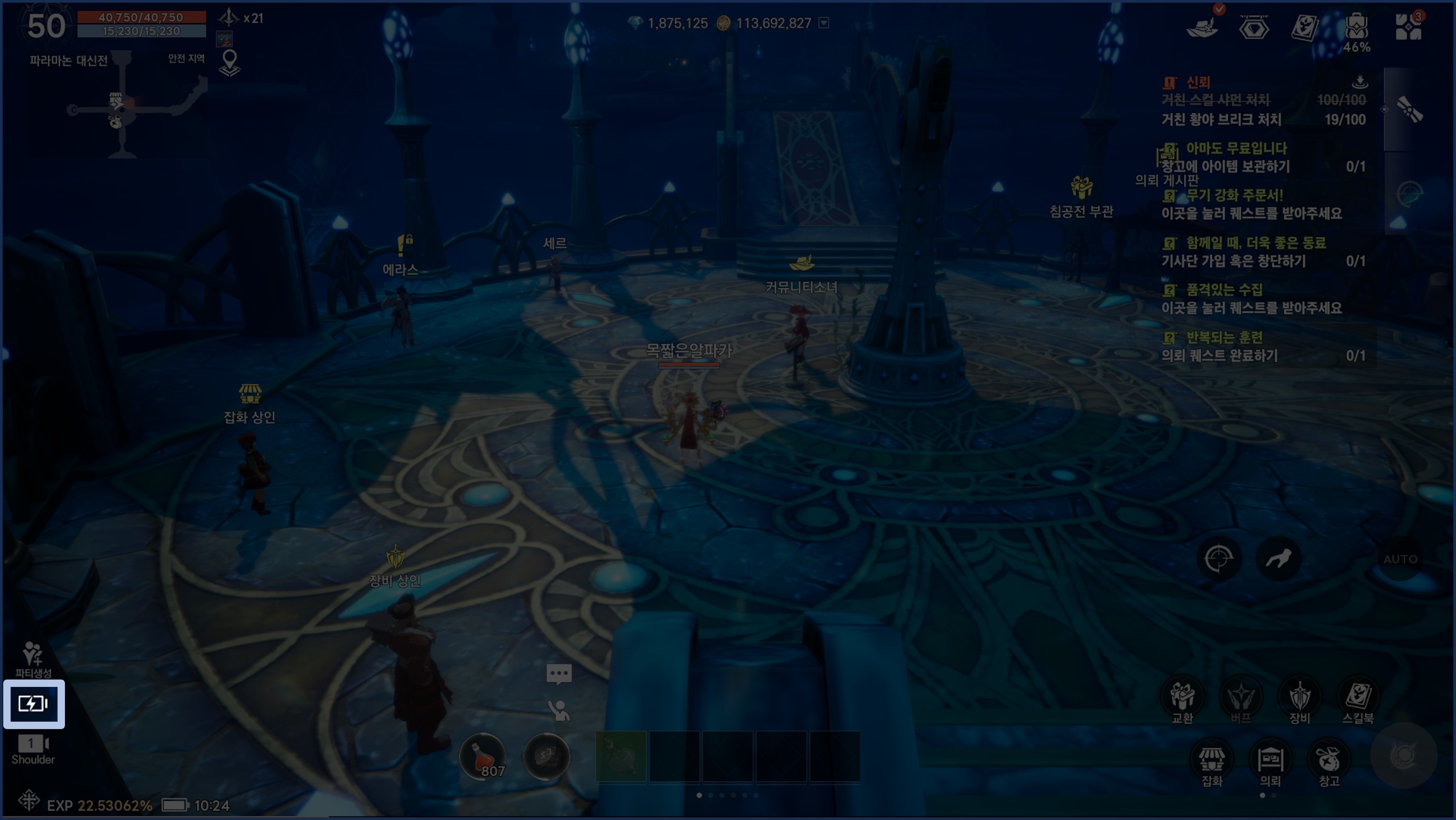Viewport: 1456px width, 820px height.
Task: Open the 장비 equipment menu
Action: pyautogui.click(x=1300, y=700)
